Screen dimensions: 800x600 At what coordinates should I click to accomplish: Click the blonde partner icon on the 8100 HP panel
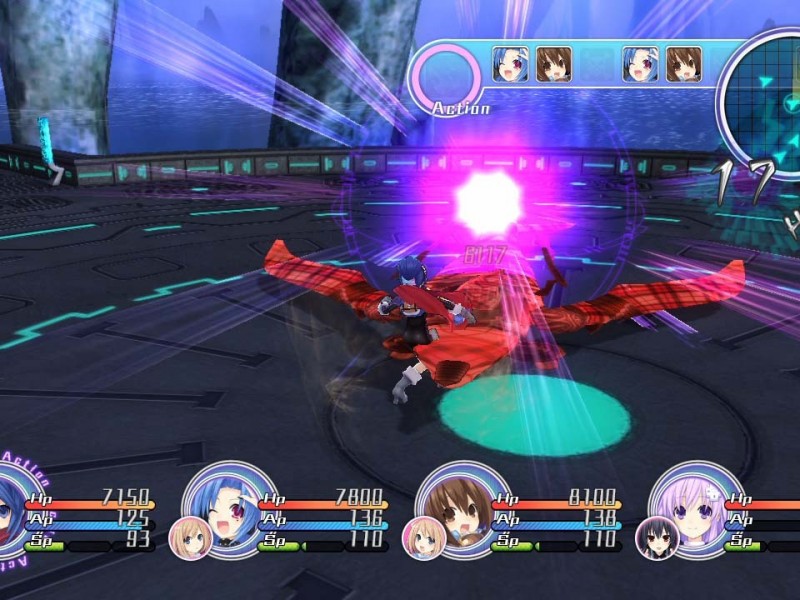tap(423, 538)
